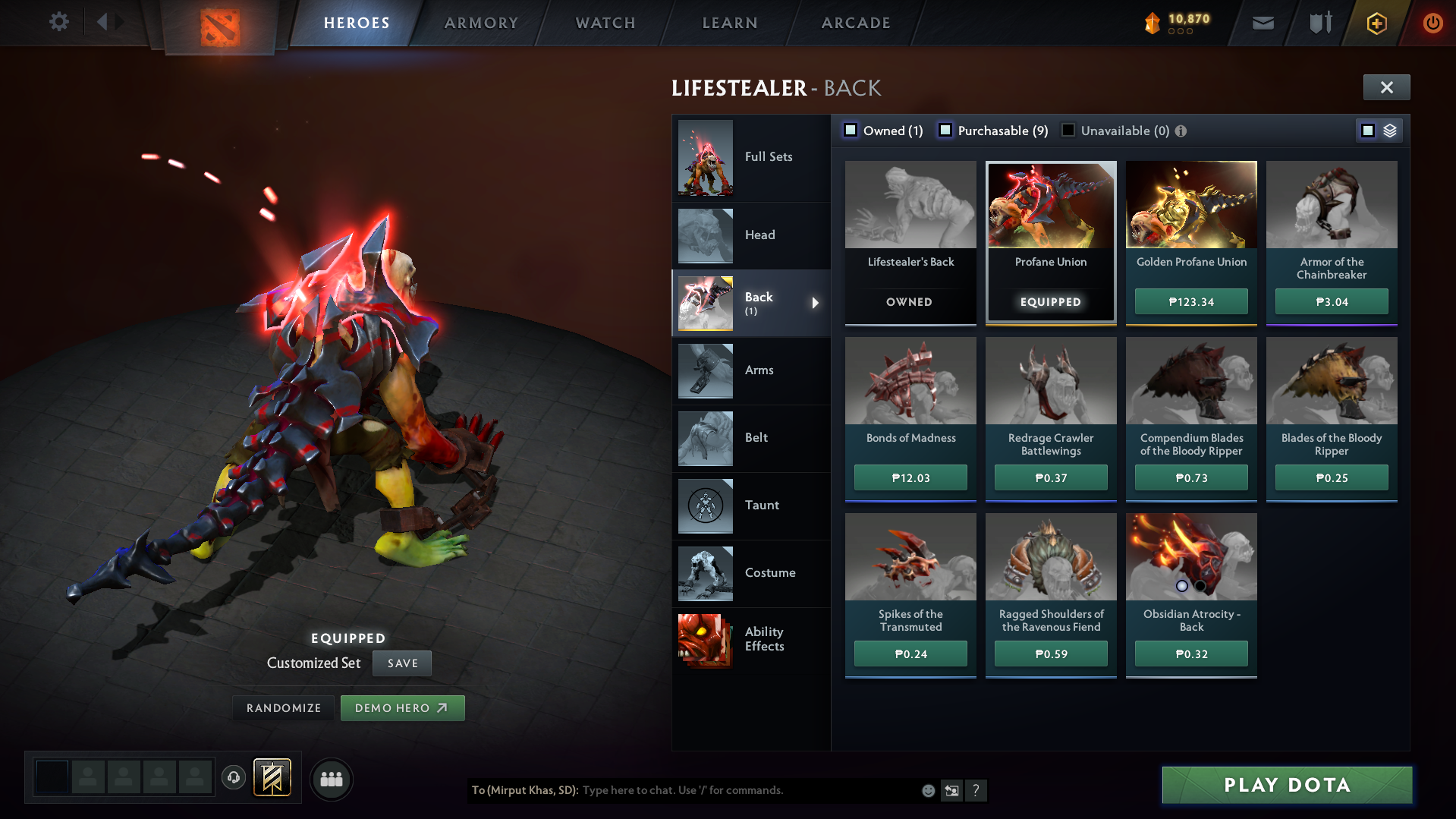
Task: Open Dota Plus via the hexagon plus icon
Action: tap(1376, 22)
